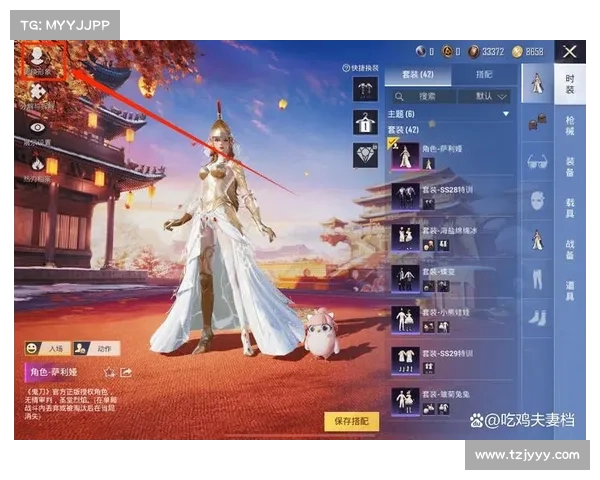Click the share arrow beside 角色-萨利娅
This screenshot has height=480, width=600.
(127, 373)
